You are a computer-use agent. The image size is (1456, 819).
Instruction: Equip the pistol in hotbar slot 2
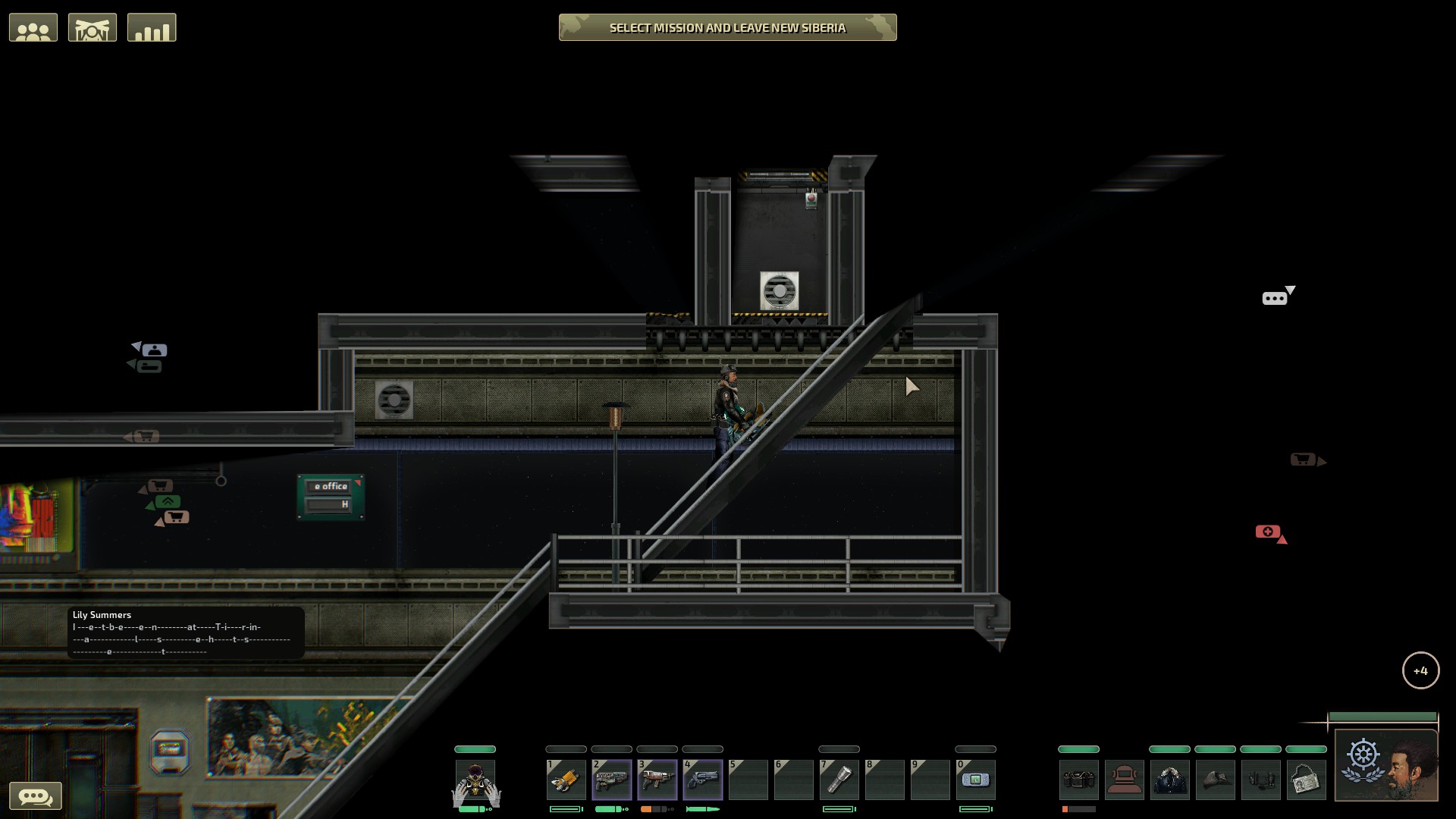point(612,780)
